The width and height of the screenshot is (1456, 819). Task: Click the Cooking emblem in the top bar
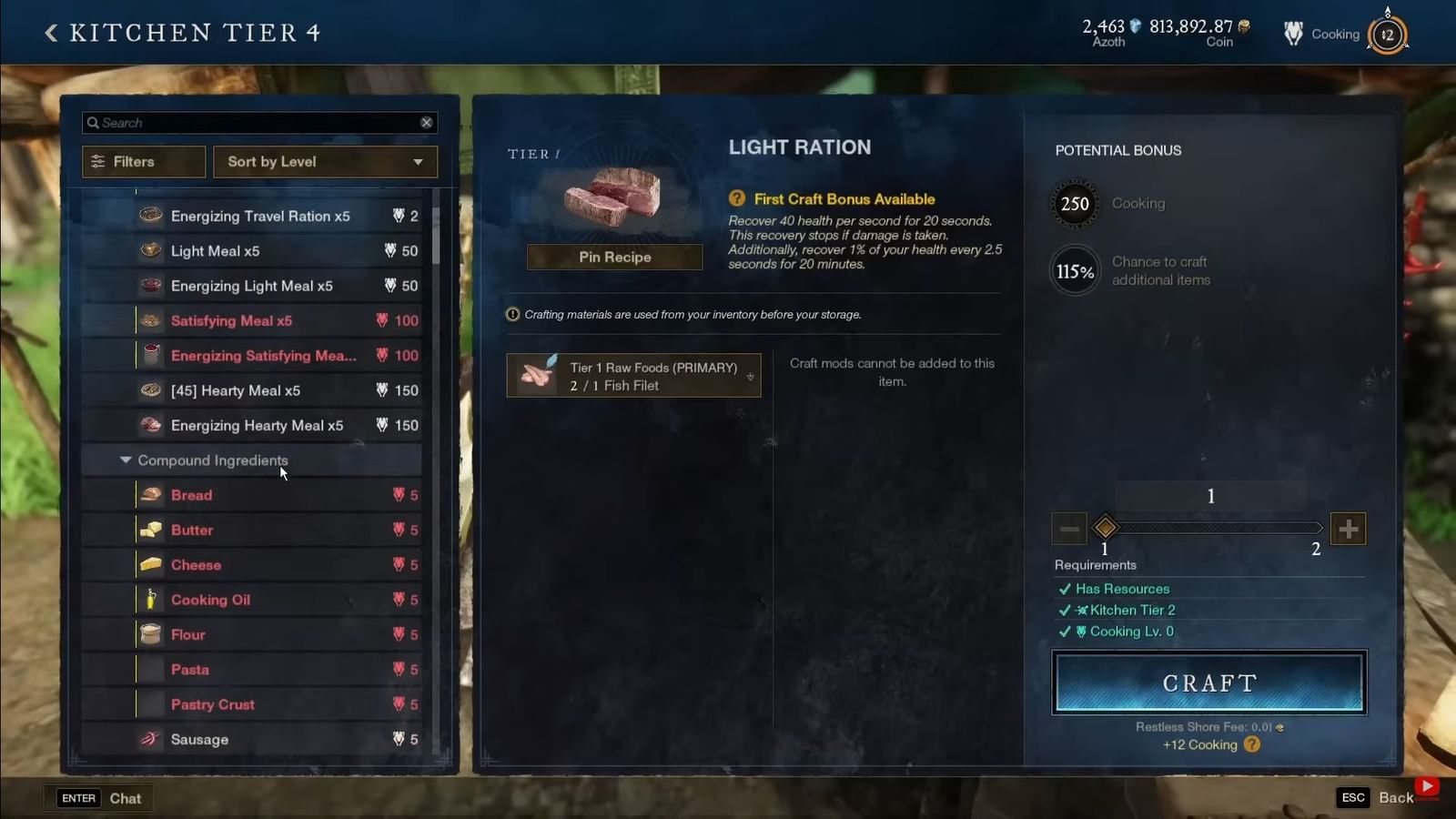pyautogui.click(x=1292, y=34)
